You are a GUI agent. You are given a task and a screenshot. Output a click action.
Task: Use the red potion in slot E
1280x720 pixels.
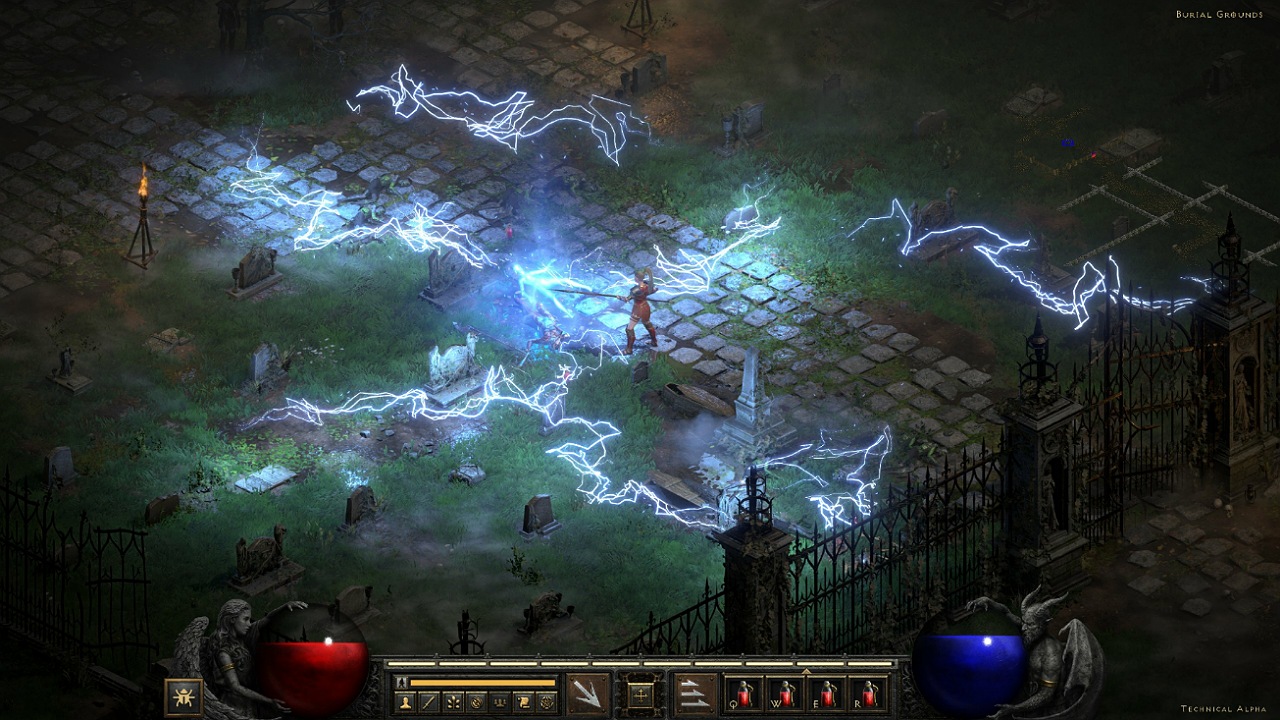(x=826, y=694)
